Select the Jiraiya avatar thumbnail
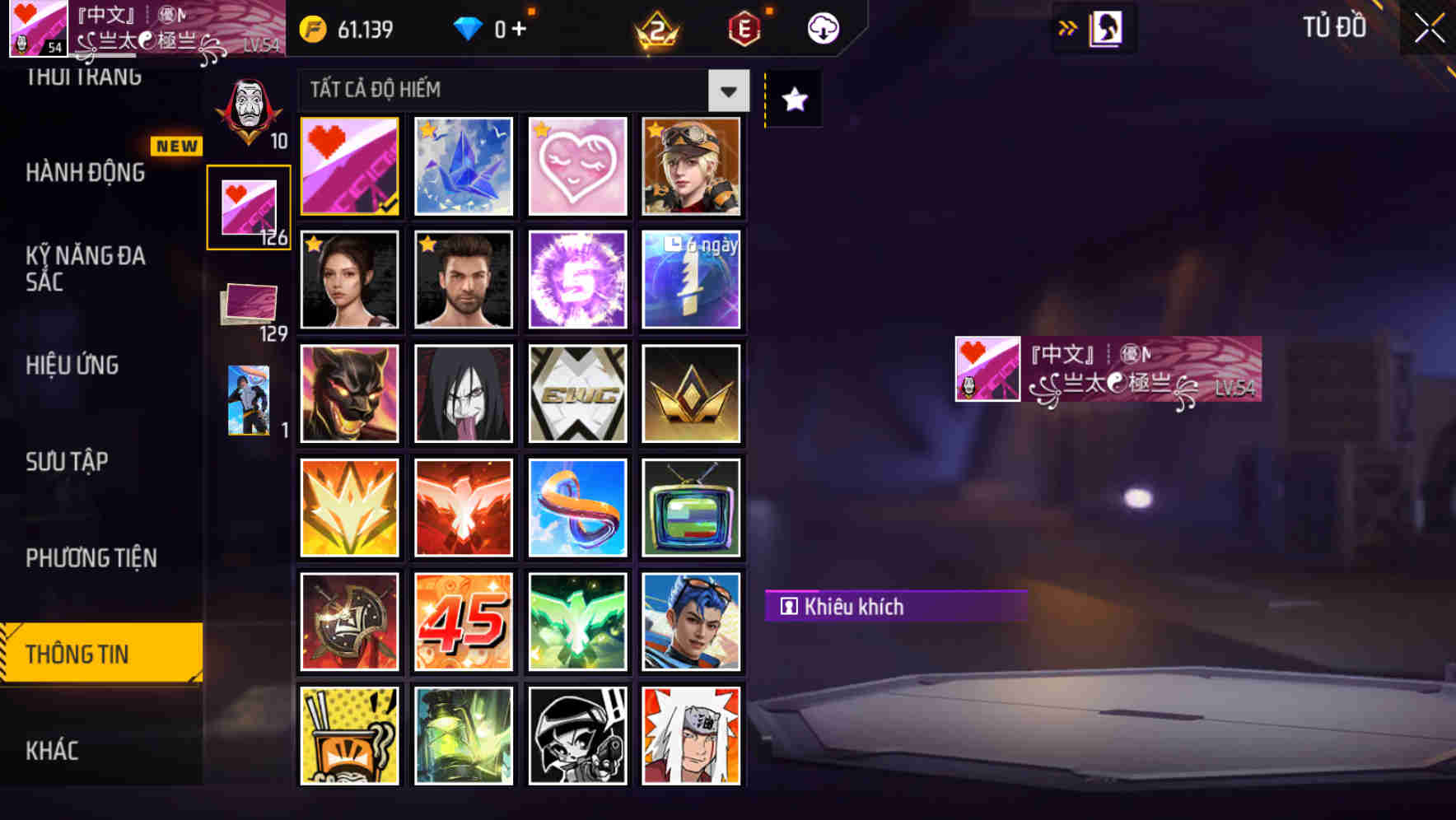 [692, 734]
